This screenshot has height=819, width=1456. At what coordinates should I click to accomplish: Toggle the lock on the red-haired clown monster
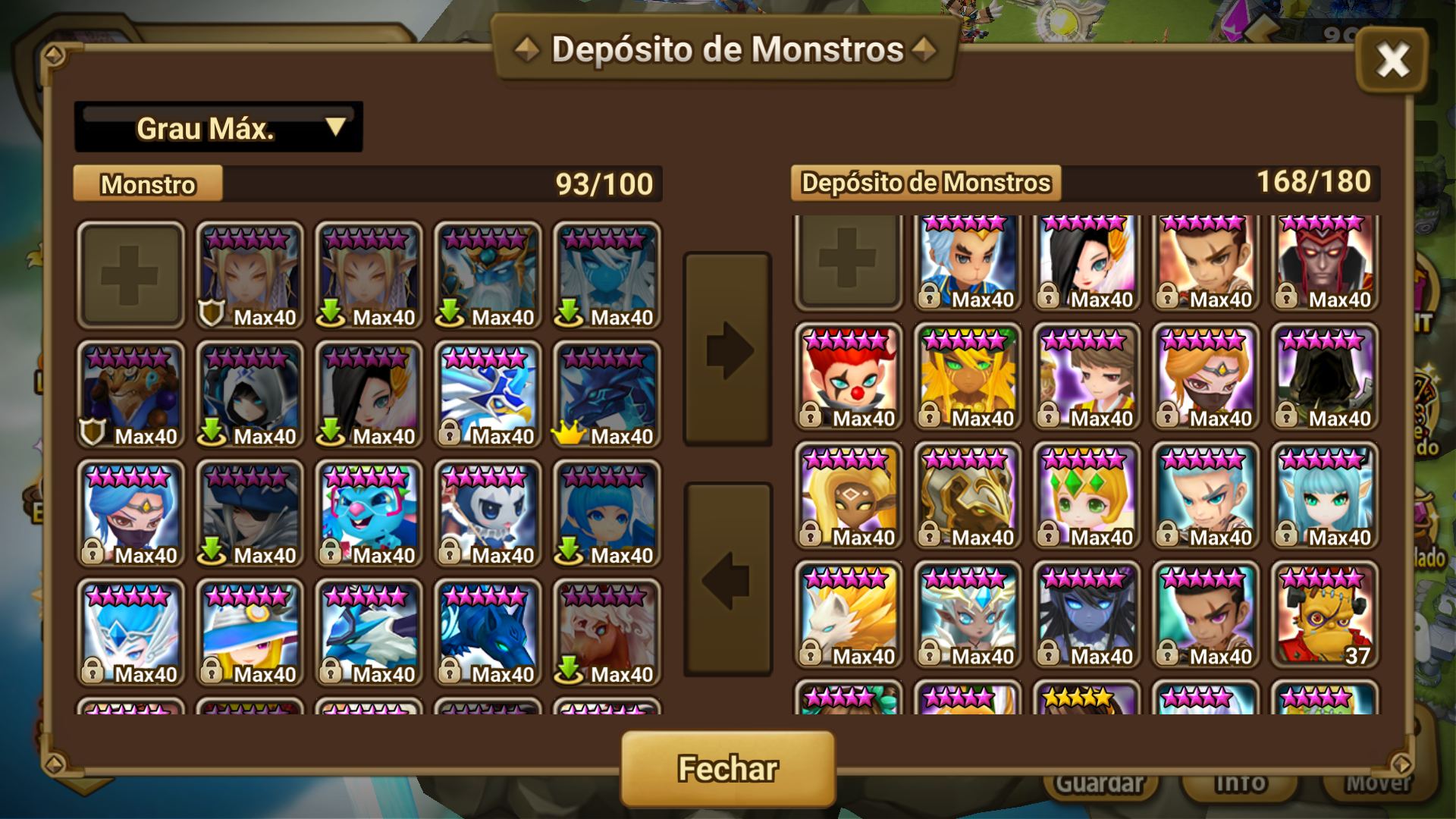[810, 416]
